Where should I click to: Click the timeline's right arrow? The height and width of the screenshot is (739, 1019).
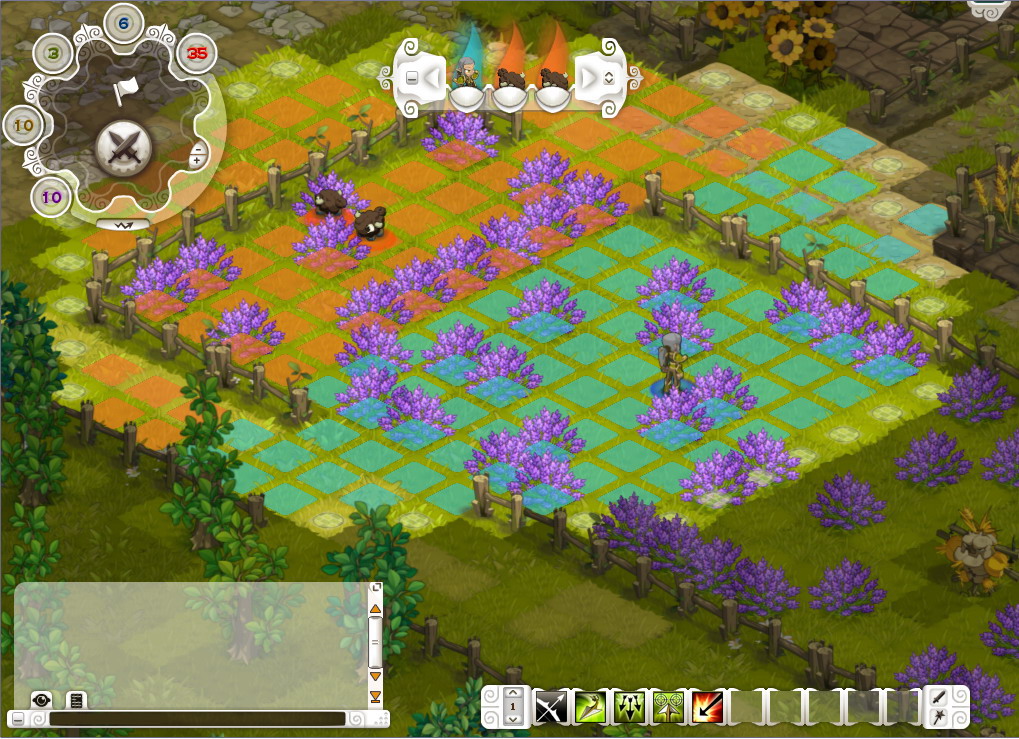click(589, 77)
